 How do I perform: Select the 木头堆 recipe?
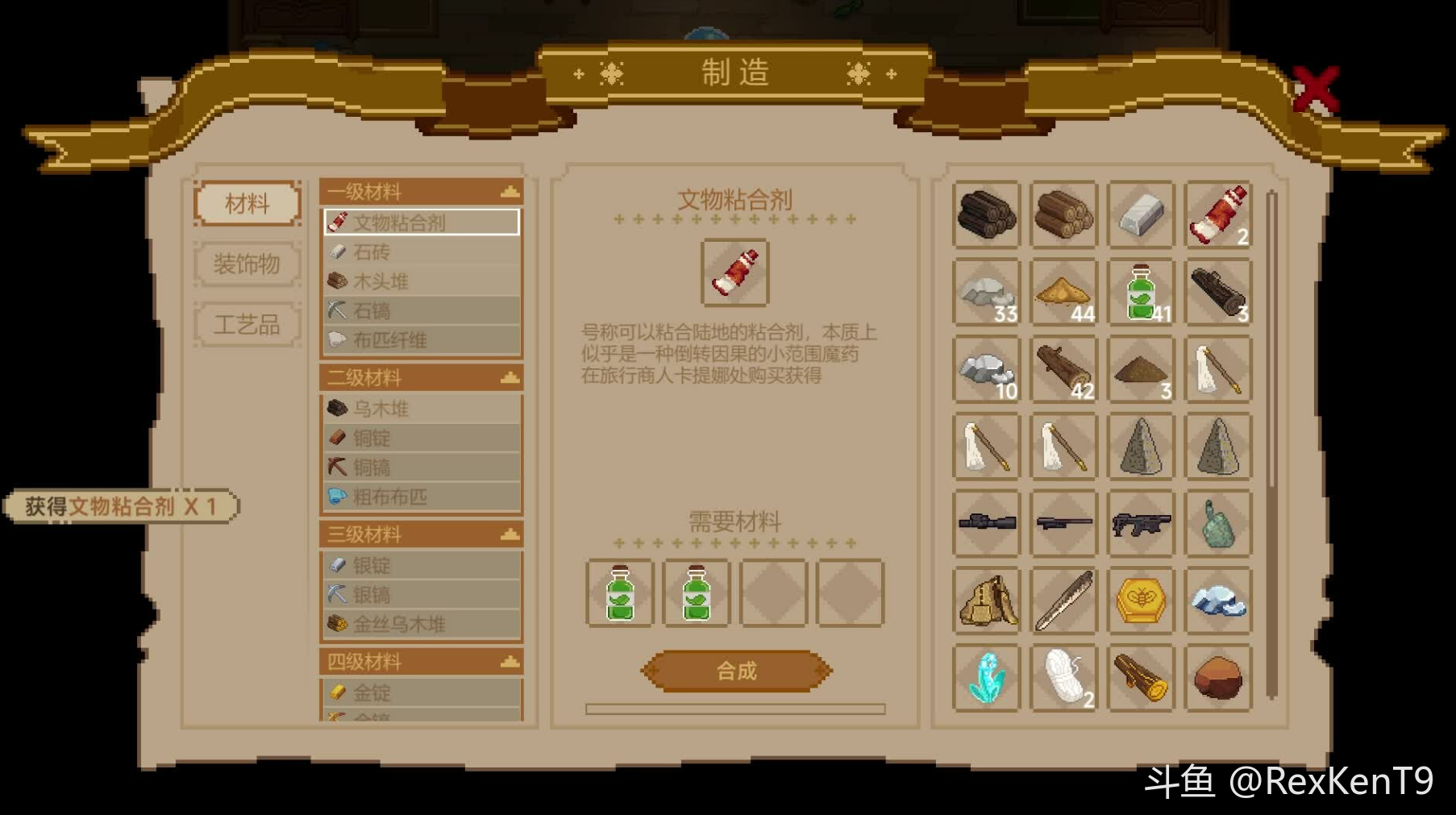421,281
